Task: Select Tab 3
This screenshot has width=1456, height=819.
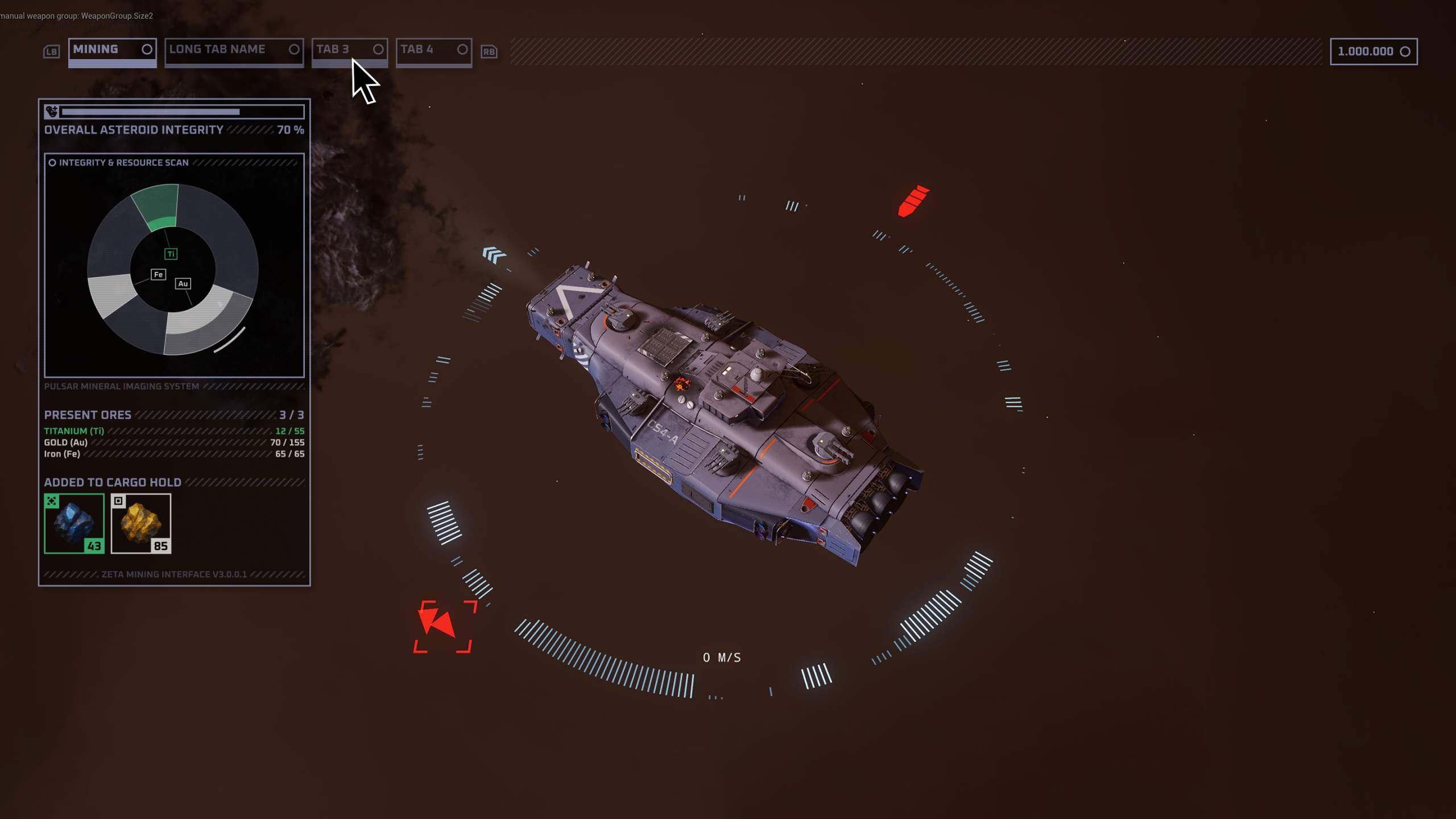Action: coord(349,50)
